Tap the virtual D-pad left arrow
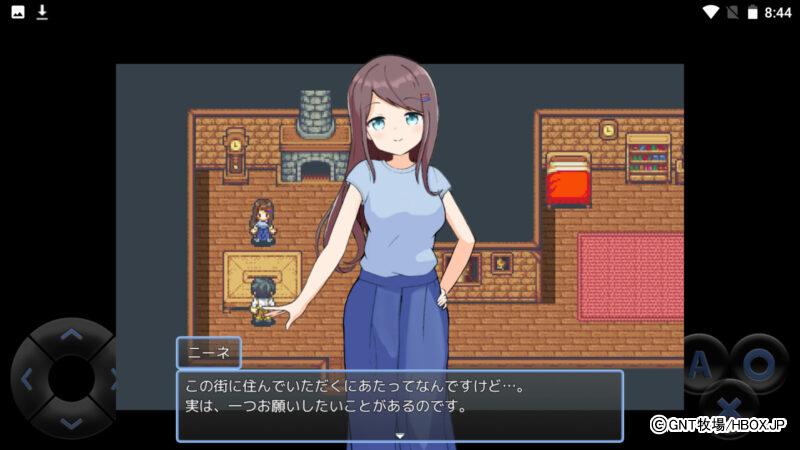800x450 pixels. coord(27,379)
